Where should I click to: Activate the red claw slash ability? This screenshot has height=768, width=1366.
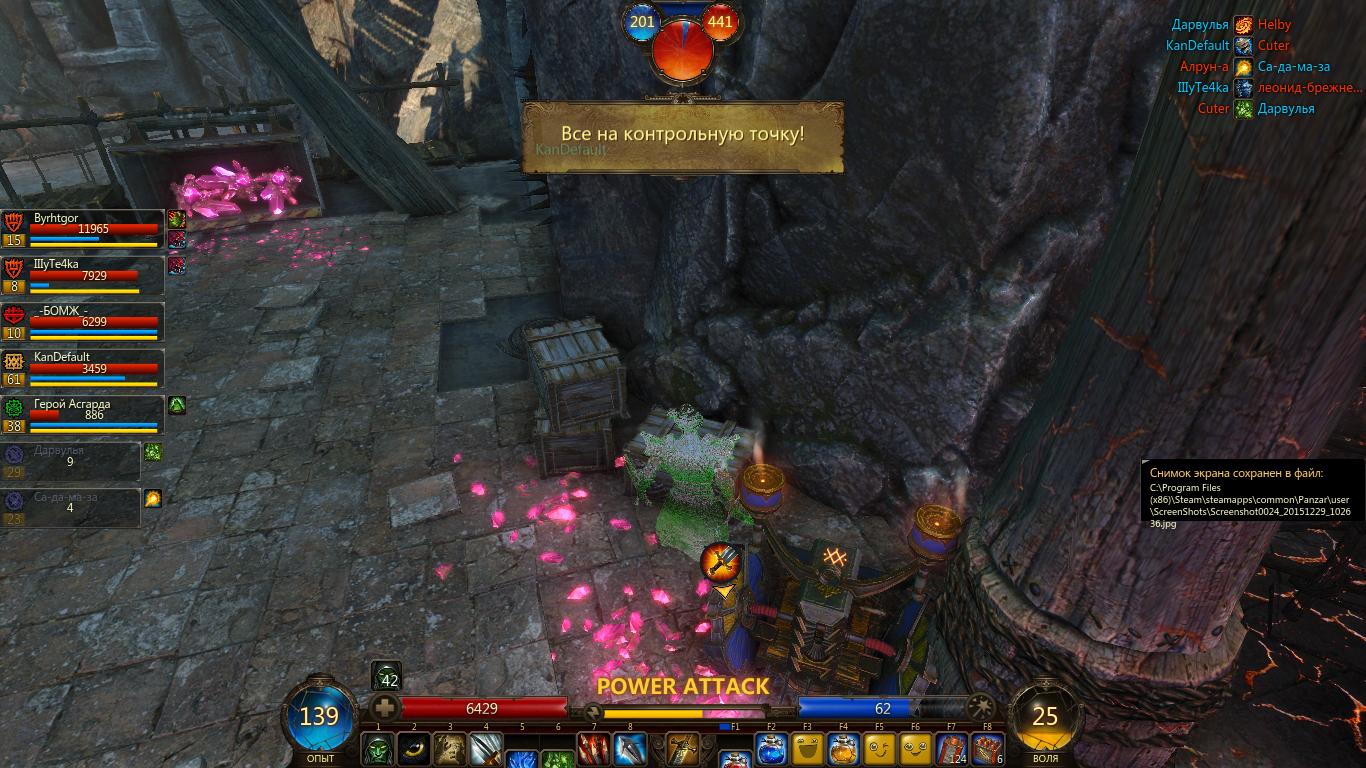[x=594, y=748]
